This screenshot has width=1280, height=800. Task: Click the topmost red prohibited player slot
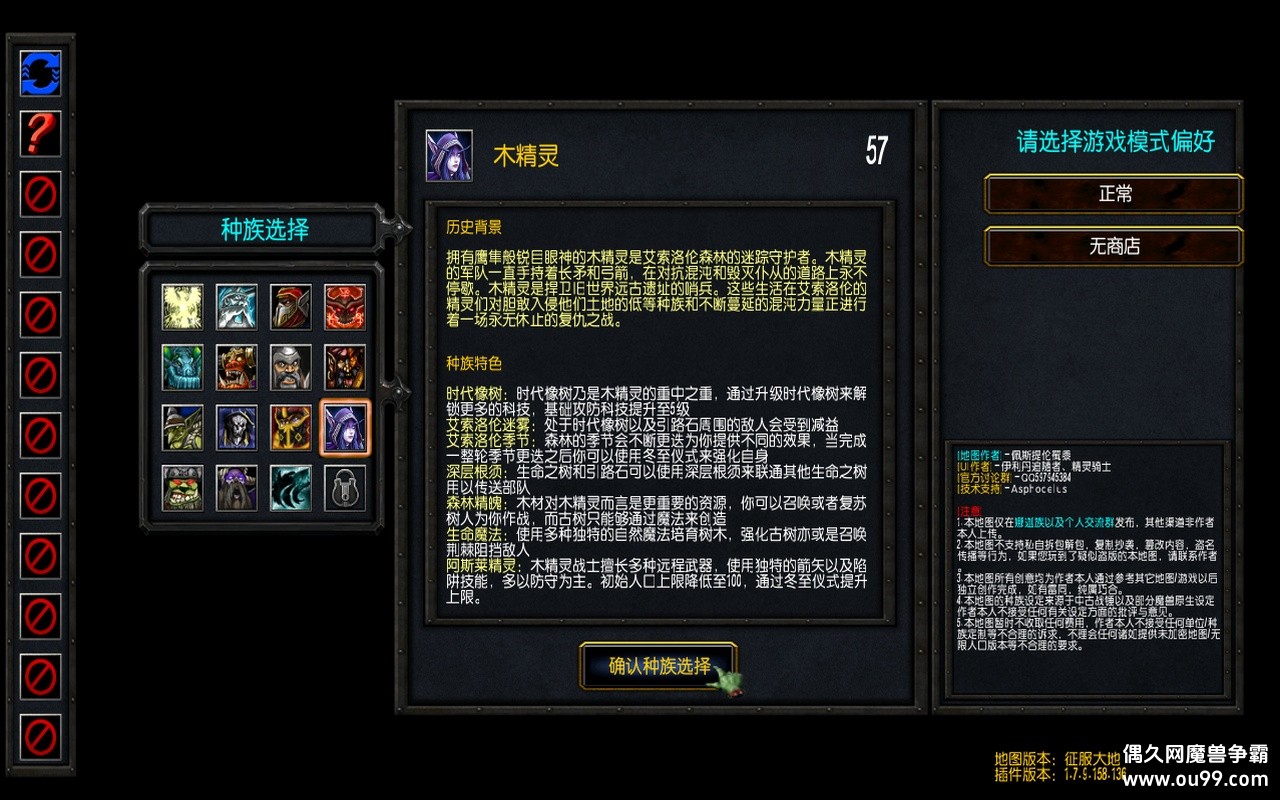(x=39, y=192)
